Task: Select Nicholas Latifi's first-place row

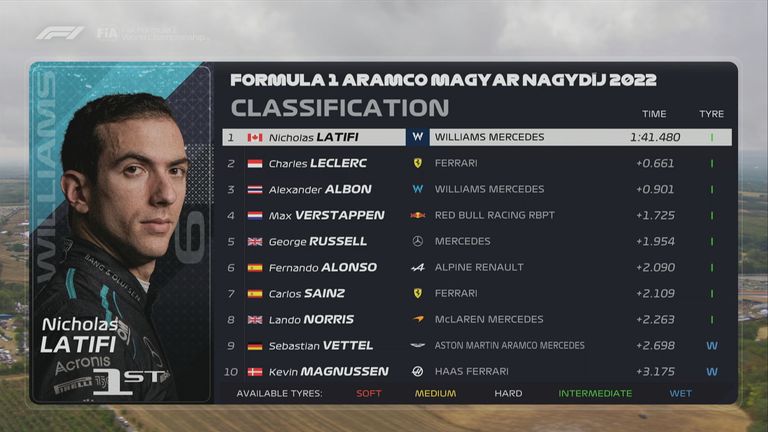Action: 476,137
